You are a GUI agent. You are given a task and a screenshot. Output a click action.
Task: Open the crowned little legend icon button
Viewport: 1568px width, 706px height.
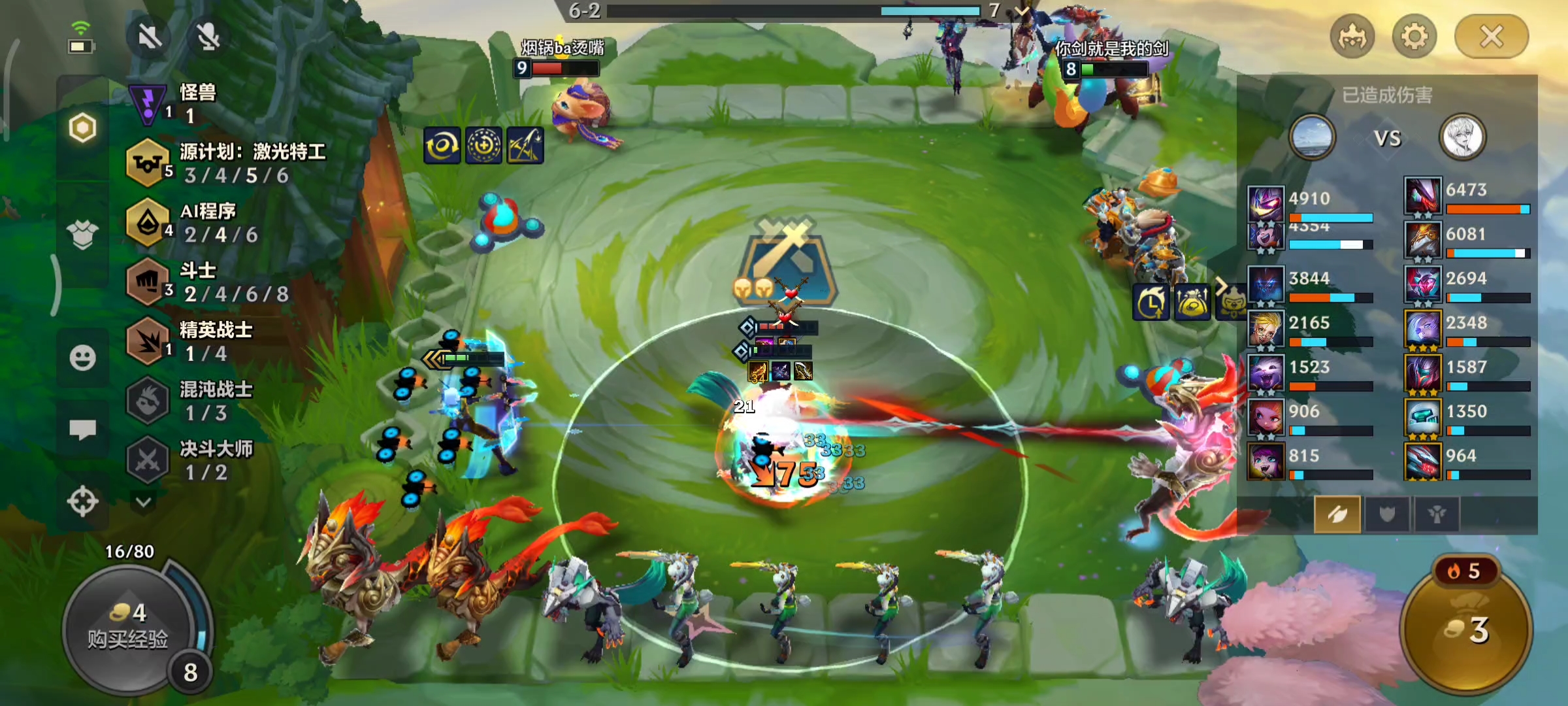(x=1352, y=37)
